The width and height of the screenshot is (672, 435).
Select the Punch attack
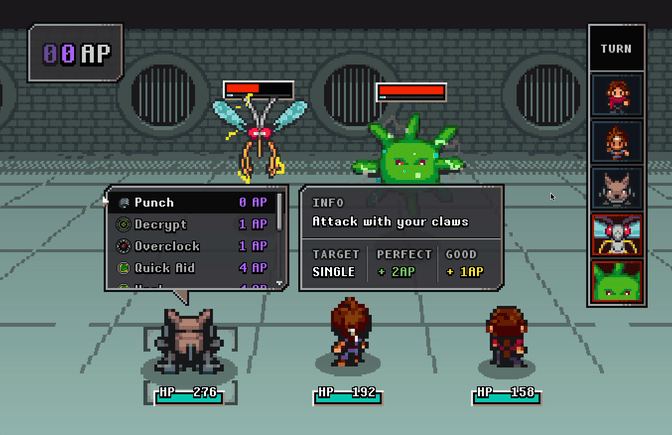190,203
